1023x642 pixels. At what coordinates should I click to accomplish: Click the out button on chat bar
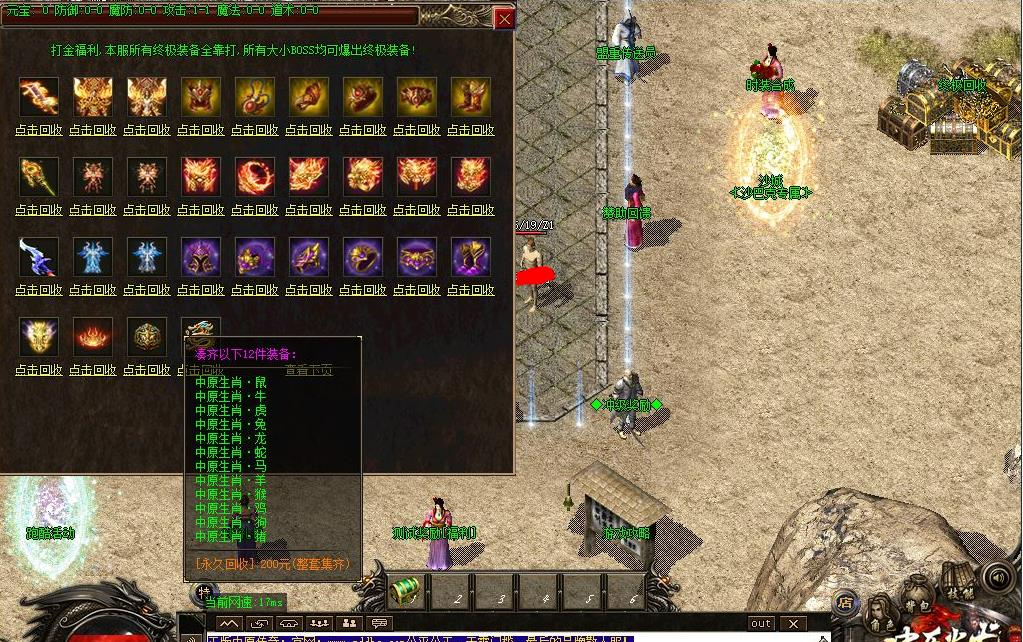(x=762, y=624)
